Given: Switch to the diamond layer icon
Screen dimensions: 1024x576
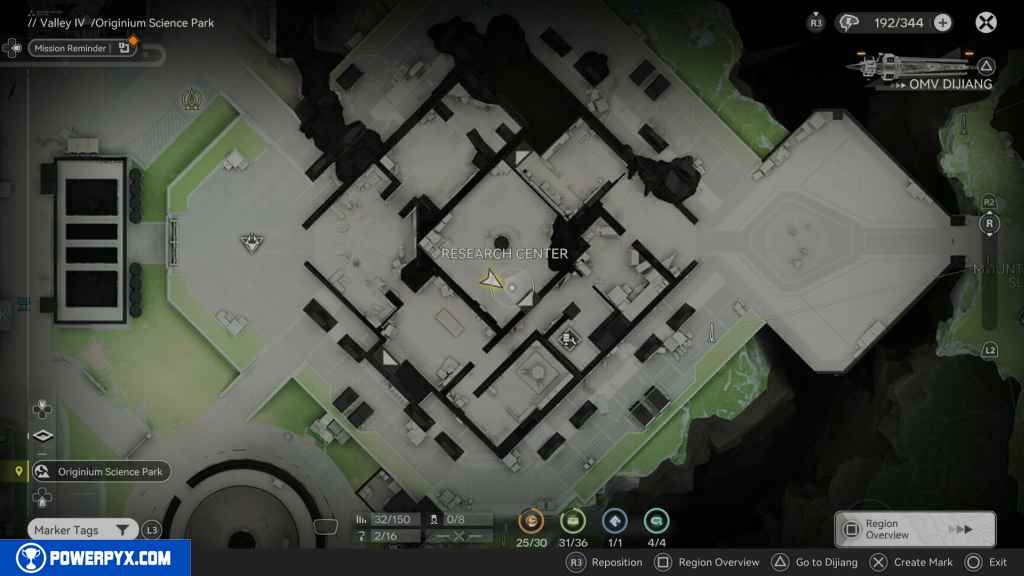Looking at the screenshot, I should click(x=42, y=436).
